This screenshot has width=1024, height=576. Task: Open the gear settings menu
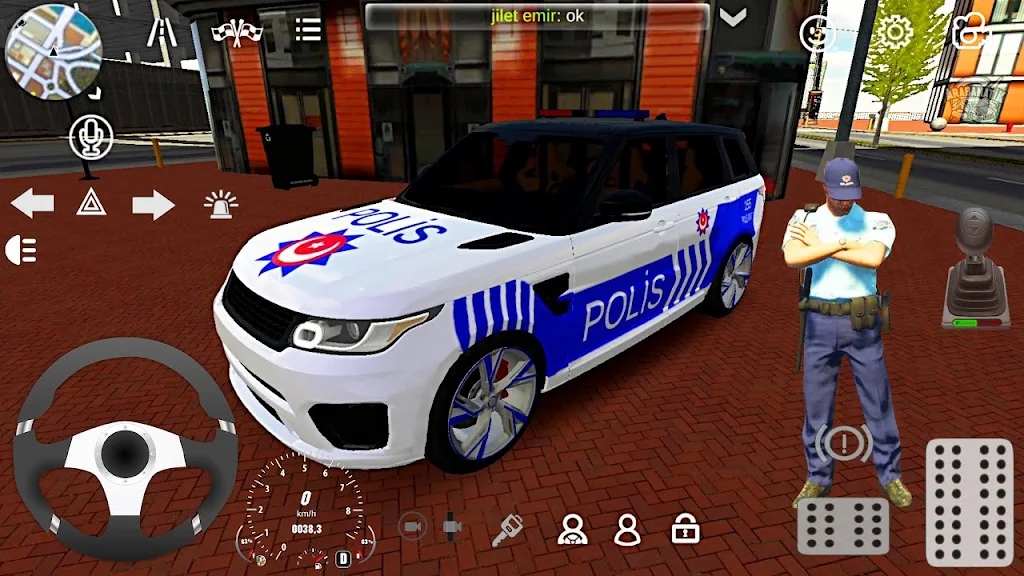(x=895, y=32)
